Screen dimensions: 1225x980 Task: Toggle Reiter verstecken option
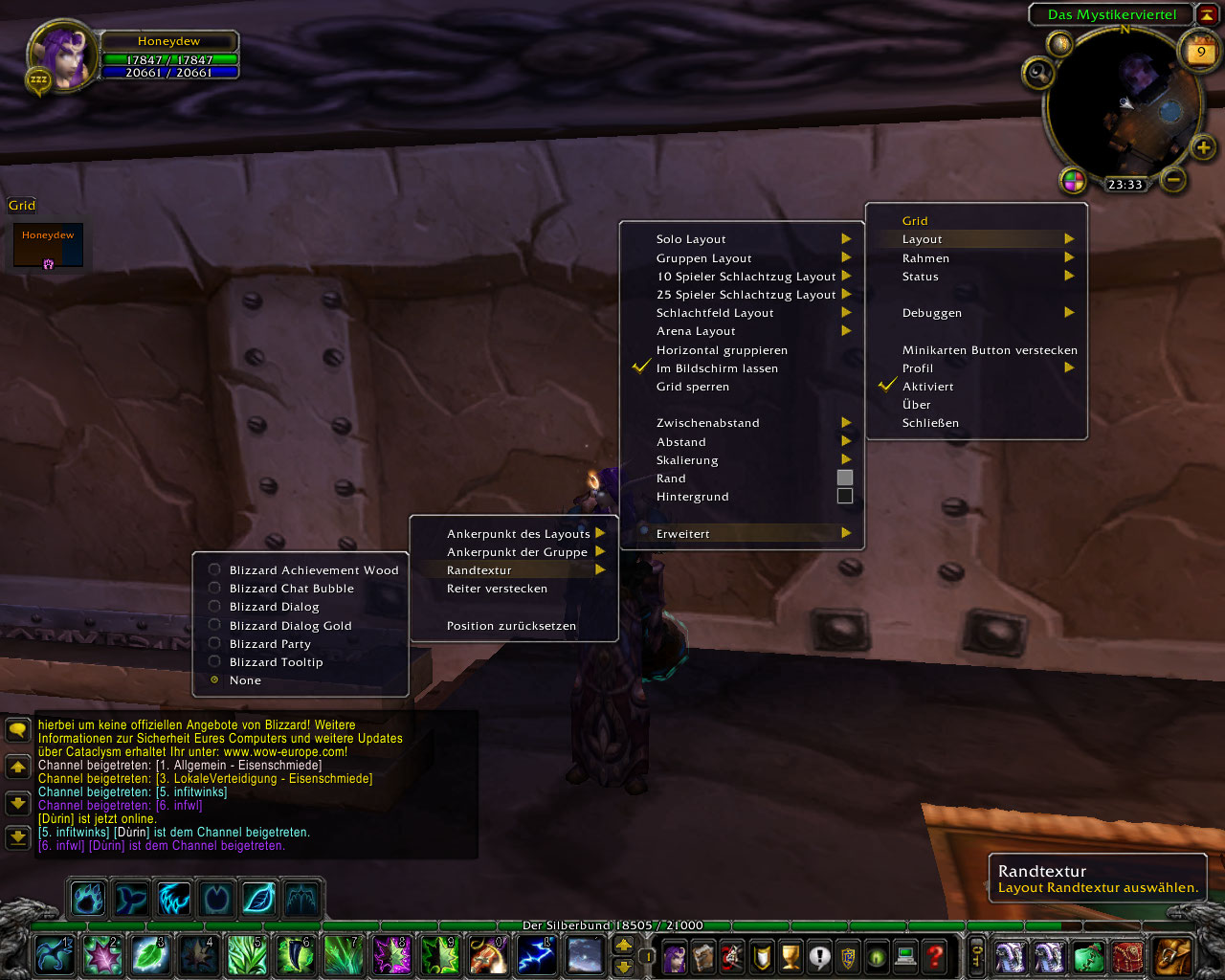497,589
